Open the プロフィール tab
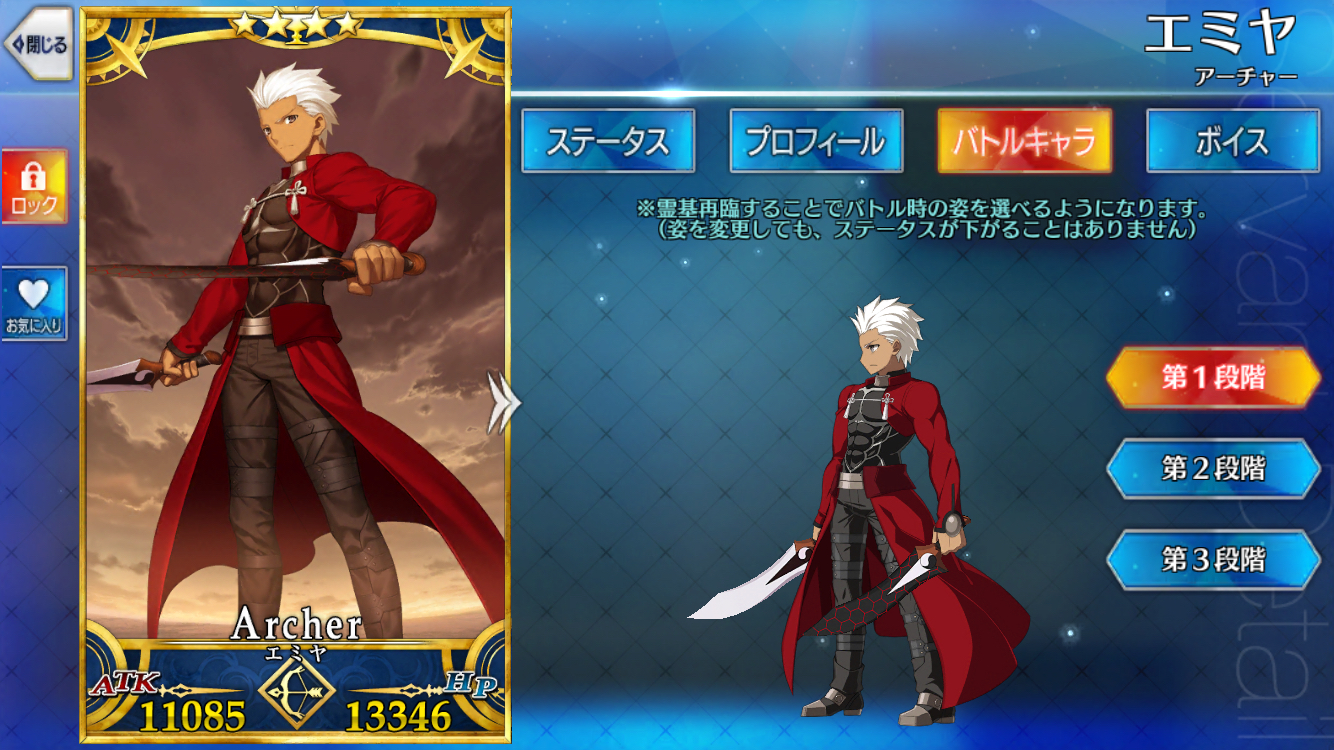 tap(817, 142)
